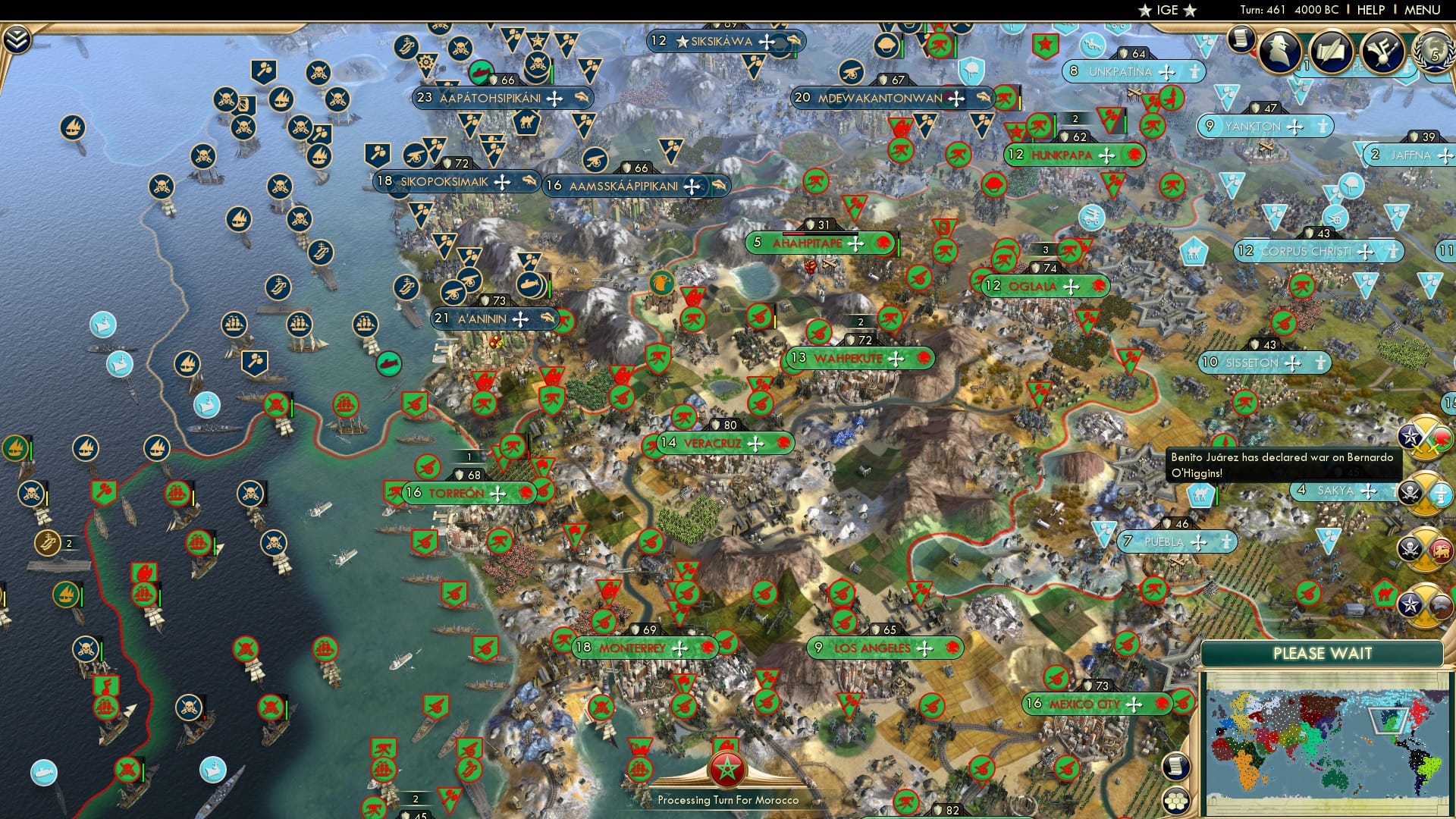Click the IGE item in the top bar

pyautogui.click(x=1168, y=11)
